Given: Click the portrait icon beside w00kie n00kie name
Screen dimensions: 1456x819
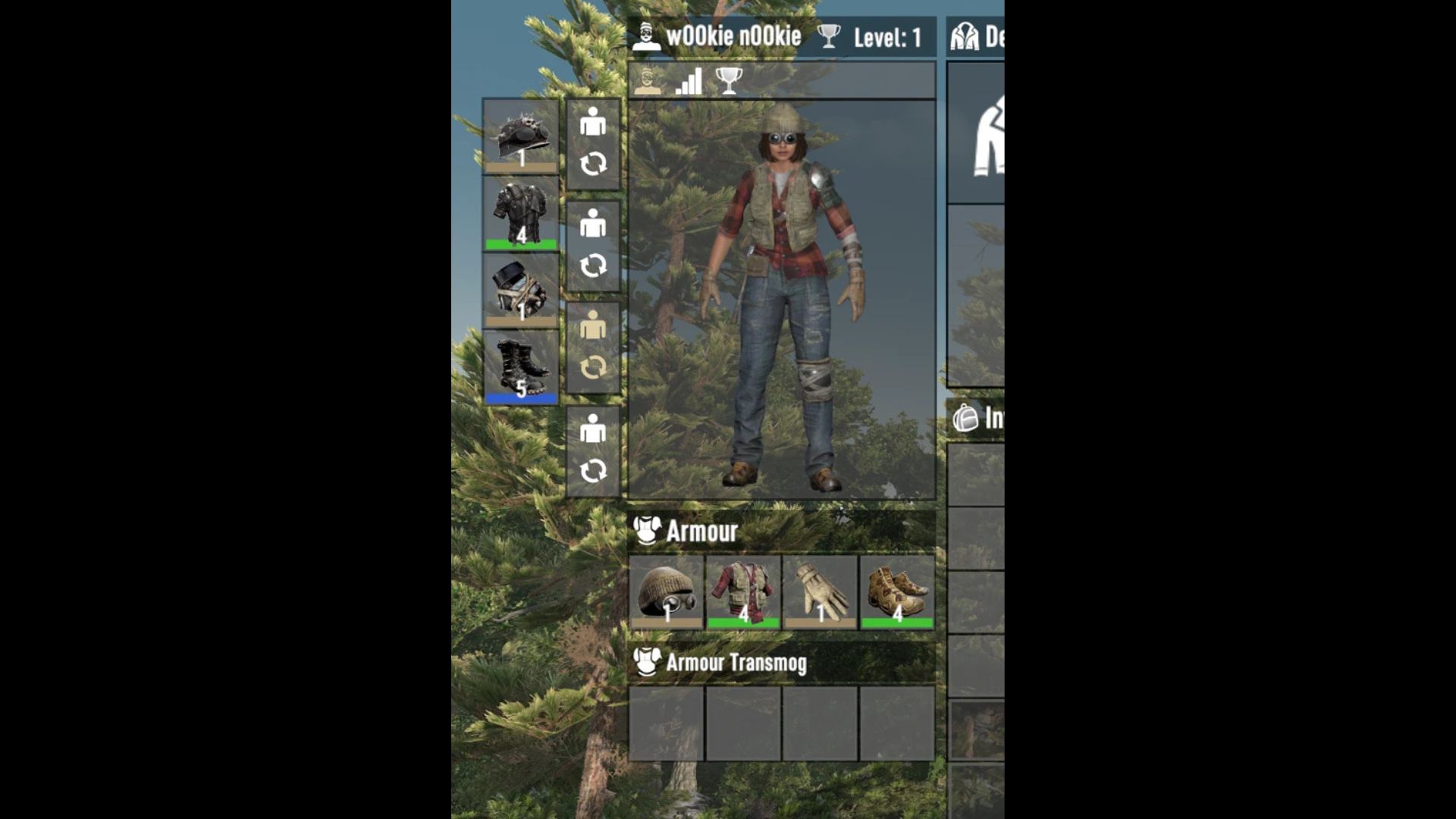Looking at the screenshot, I should click(648, 35).
